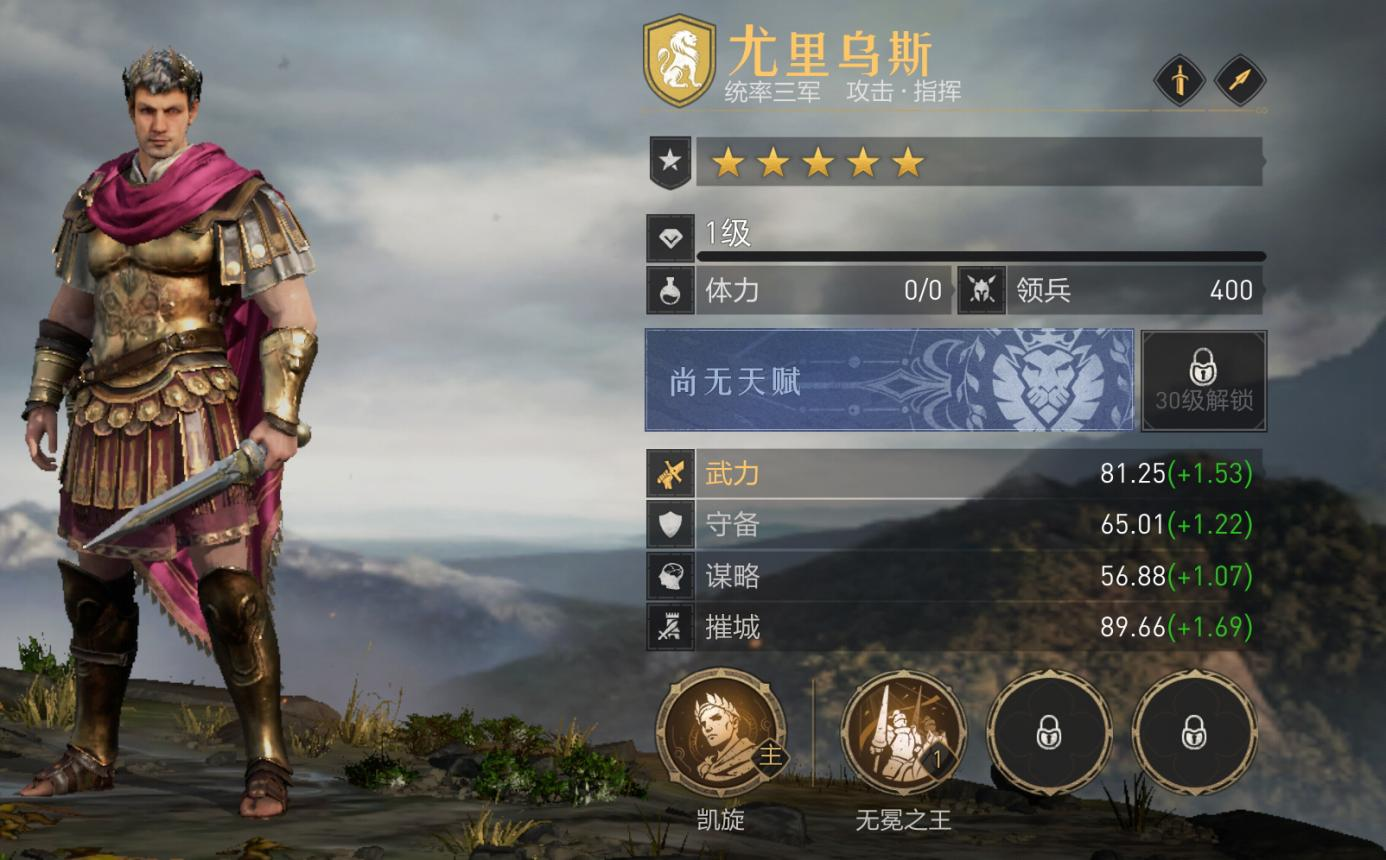
Task: Select the 守备 attribute row
Action: pyautogui.click(x=955, y=524)
